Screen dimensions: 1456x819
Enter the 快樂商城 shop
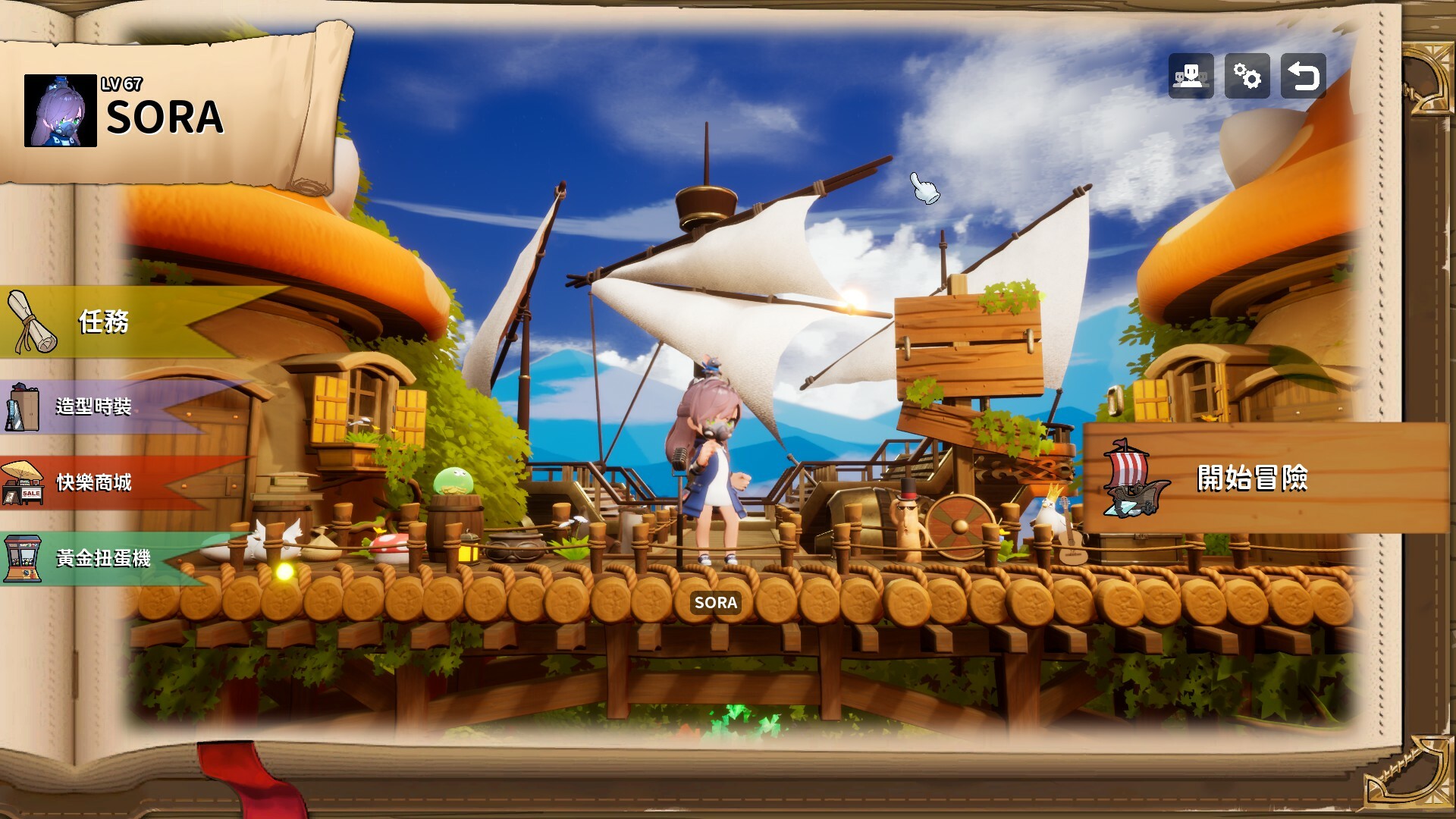click(93, 482)
